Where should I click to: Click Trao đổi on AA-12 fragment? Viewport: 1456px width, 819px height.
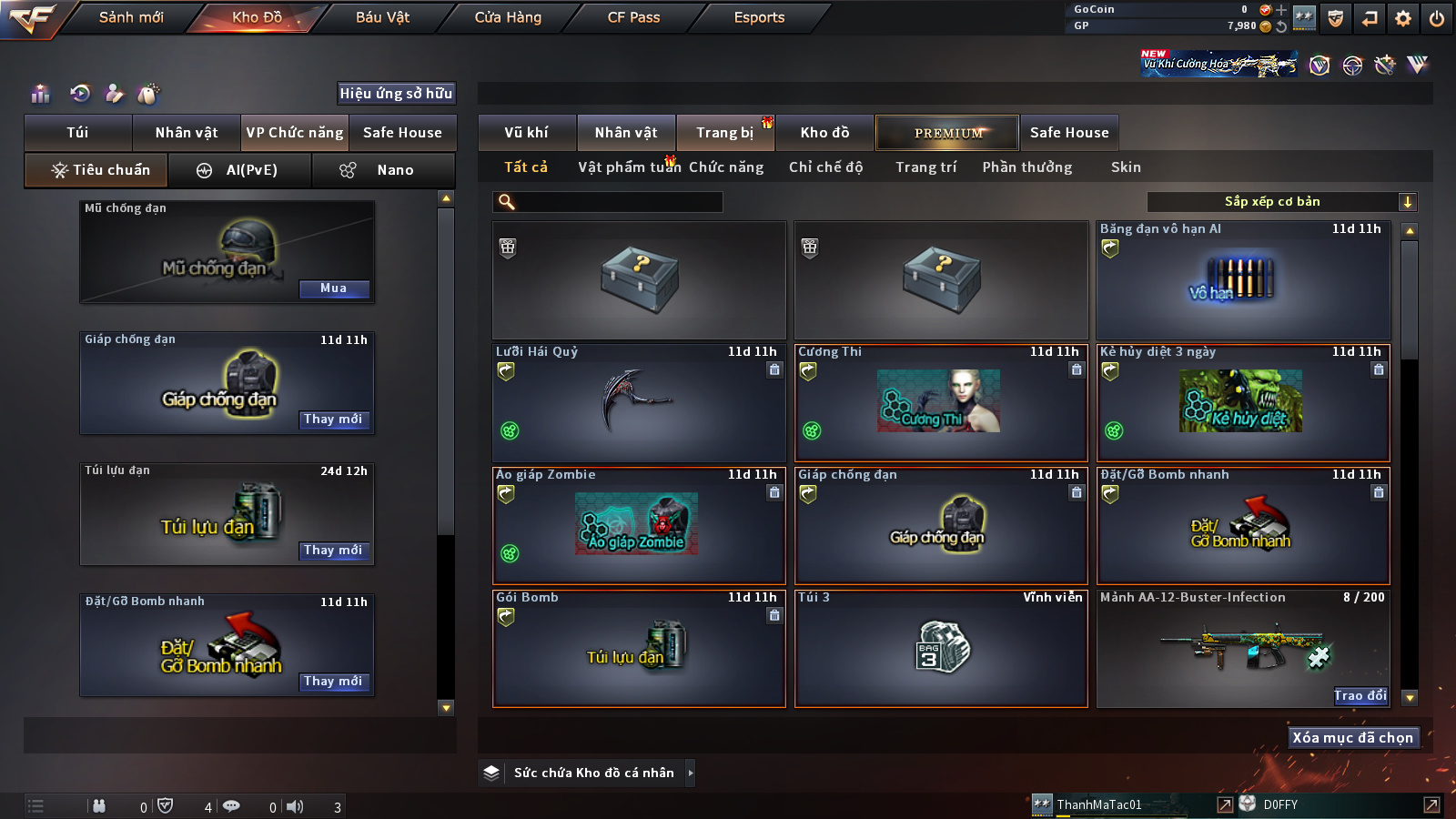pos(1360,696)
